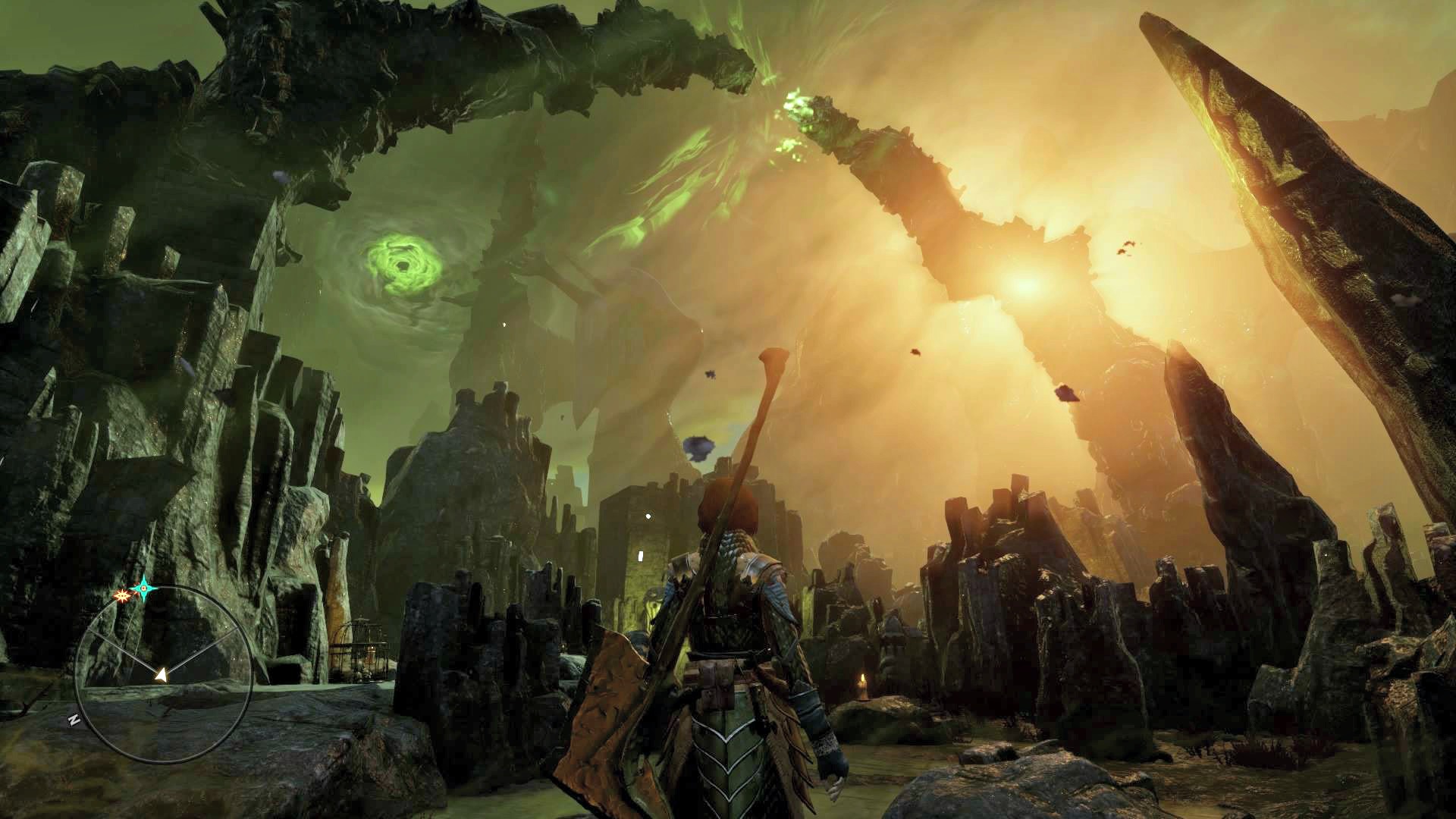This screenshot has width=1456, height=819.
Task: Click the white player arrow on radar
Action: 161,674
